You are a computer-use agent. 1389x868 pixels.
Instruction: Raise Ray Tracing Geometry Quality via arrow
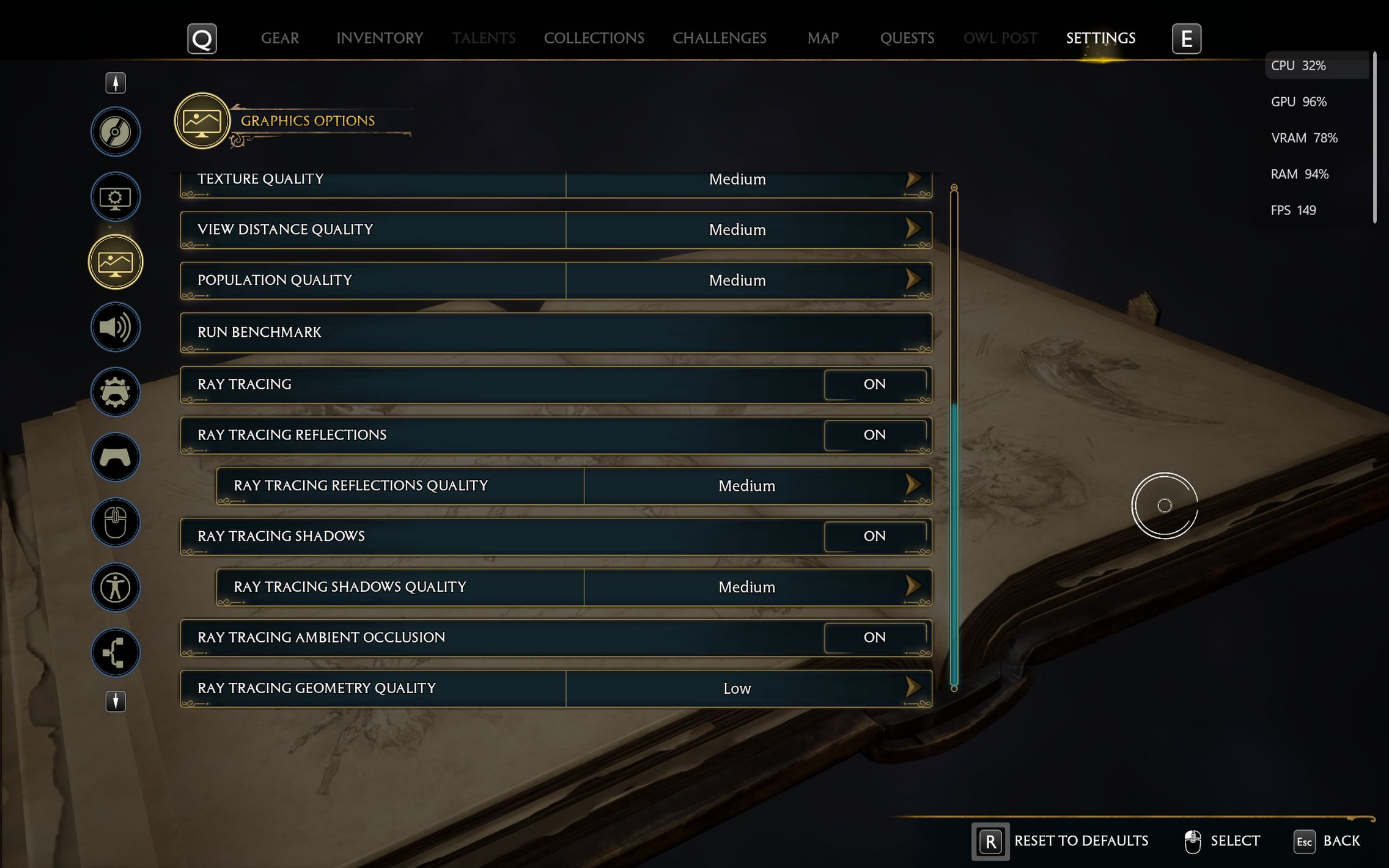(913, 688)
